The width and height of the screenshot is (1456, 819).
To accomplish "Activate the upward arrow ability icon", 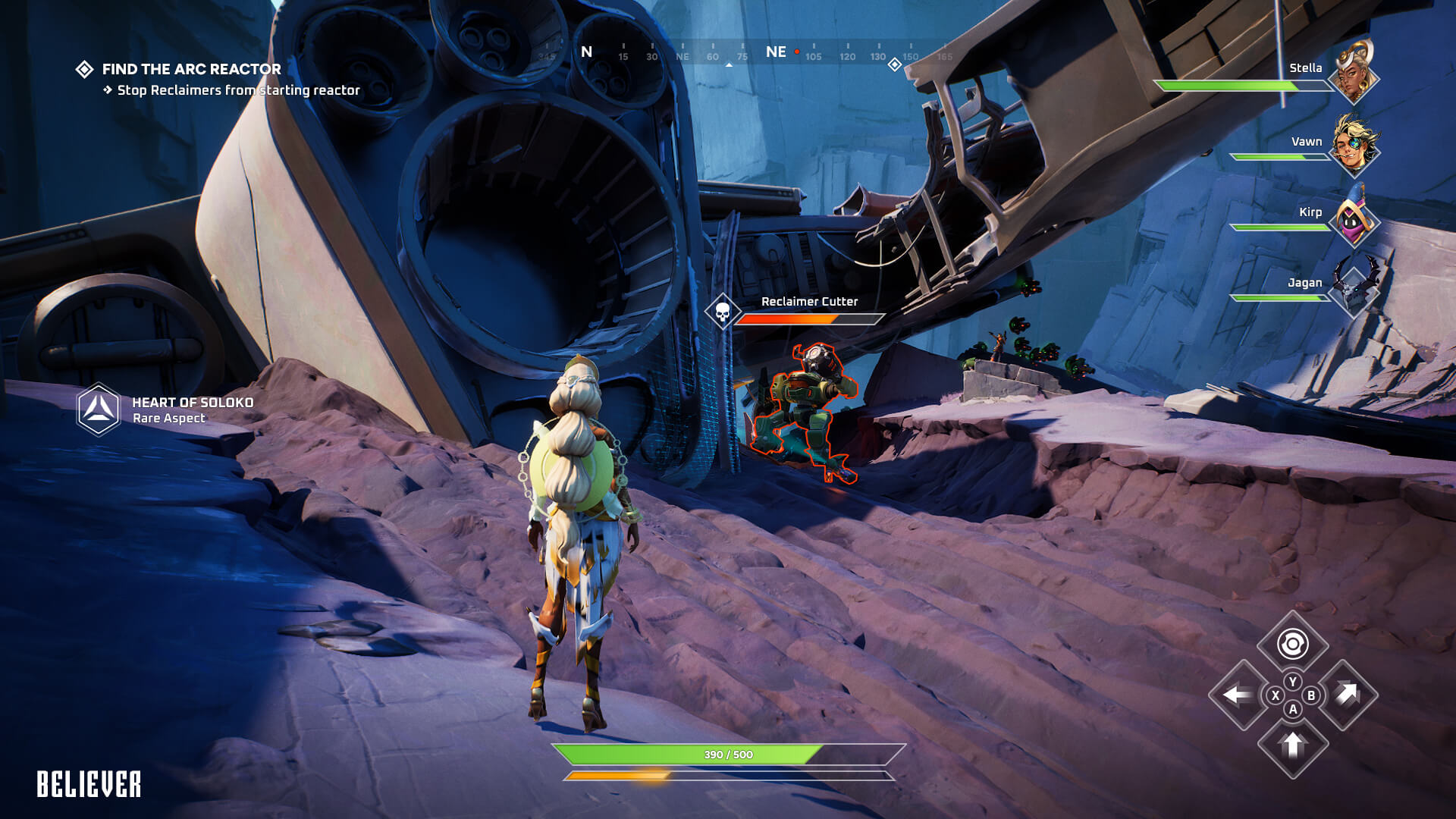I will click(1292, 745).
